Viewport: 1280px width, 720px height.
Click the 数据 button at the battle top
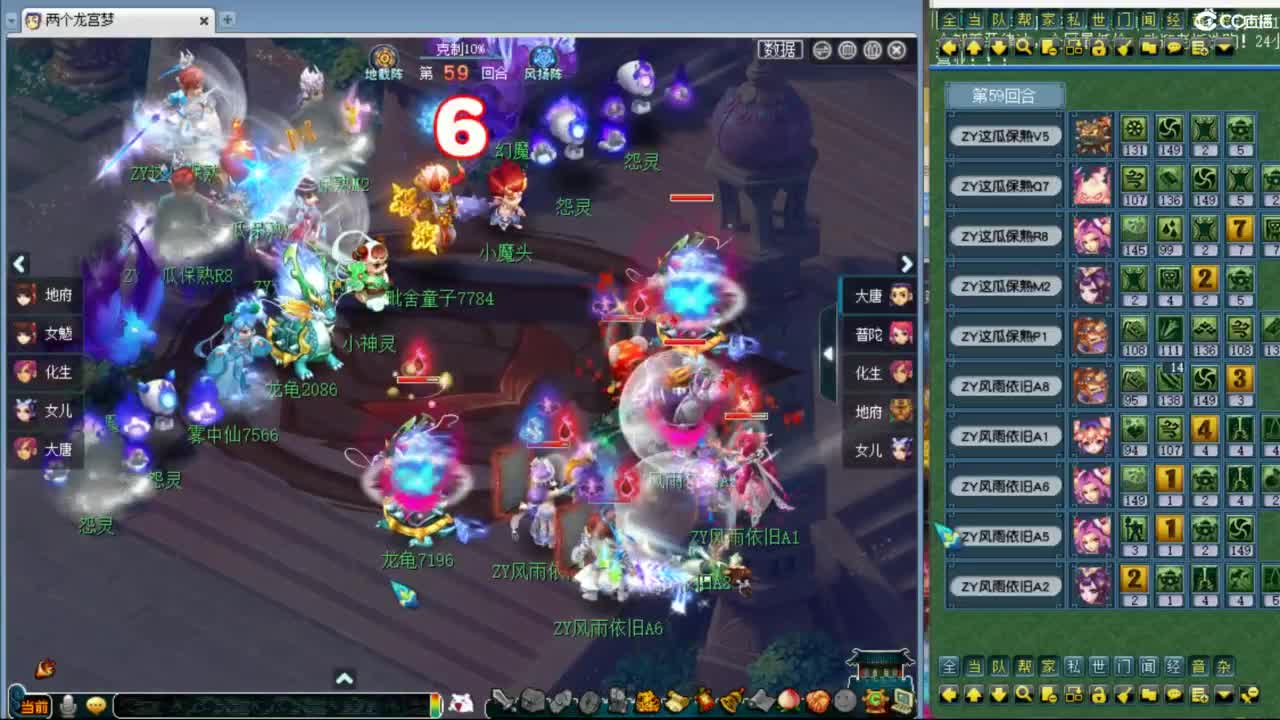tap(779, 50)
